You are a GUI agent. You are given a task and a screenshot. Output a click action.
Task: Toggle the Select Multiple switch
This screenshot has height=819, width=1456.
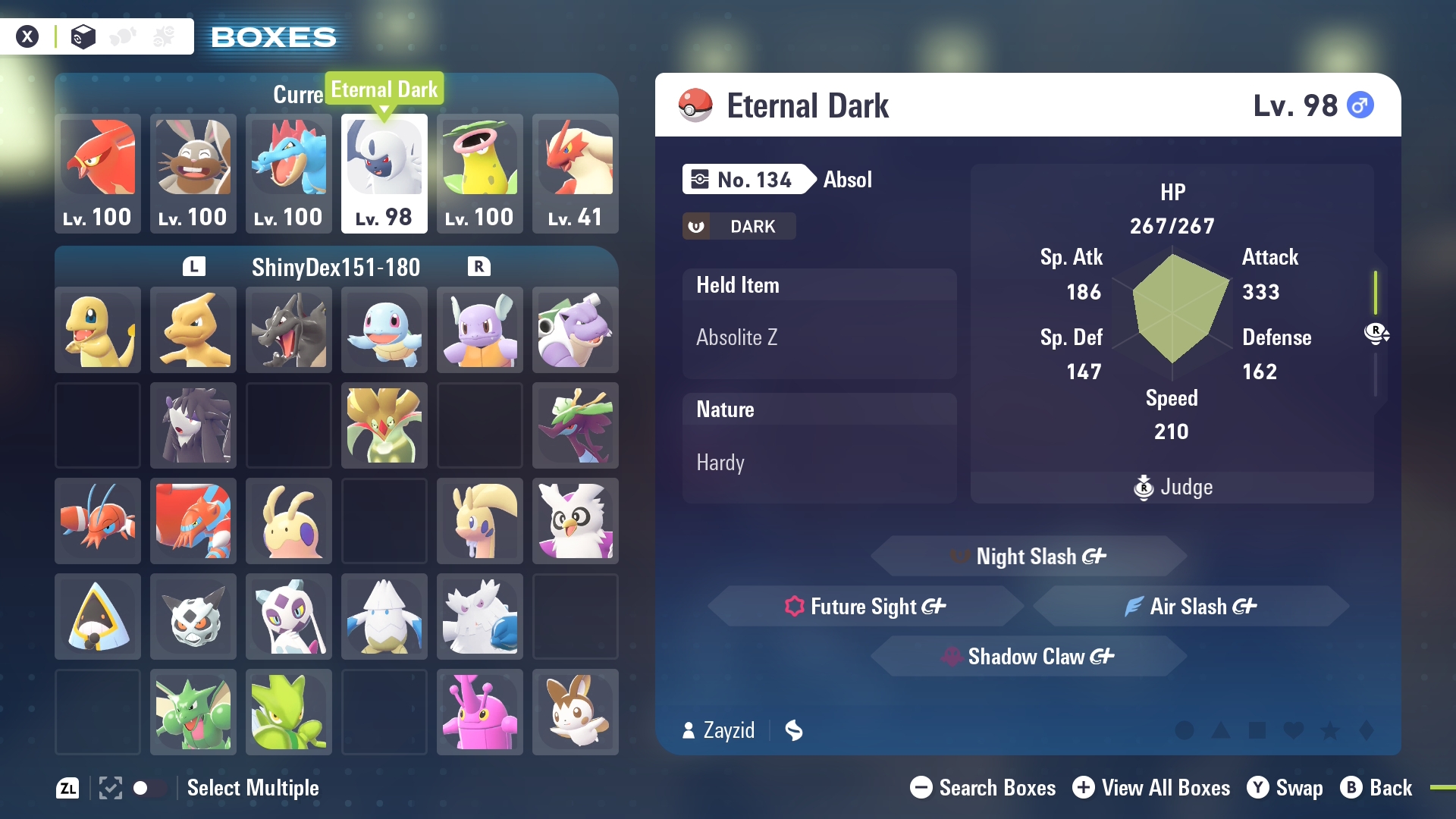(x=149, y=788)
